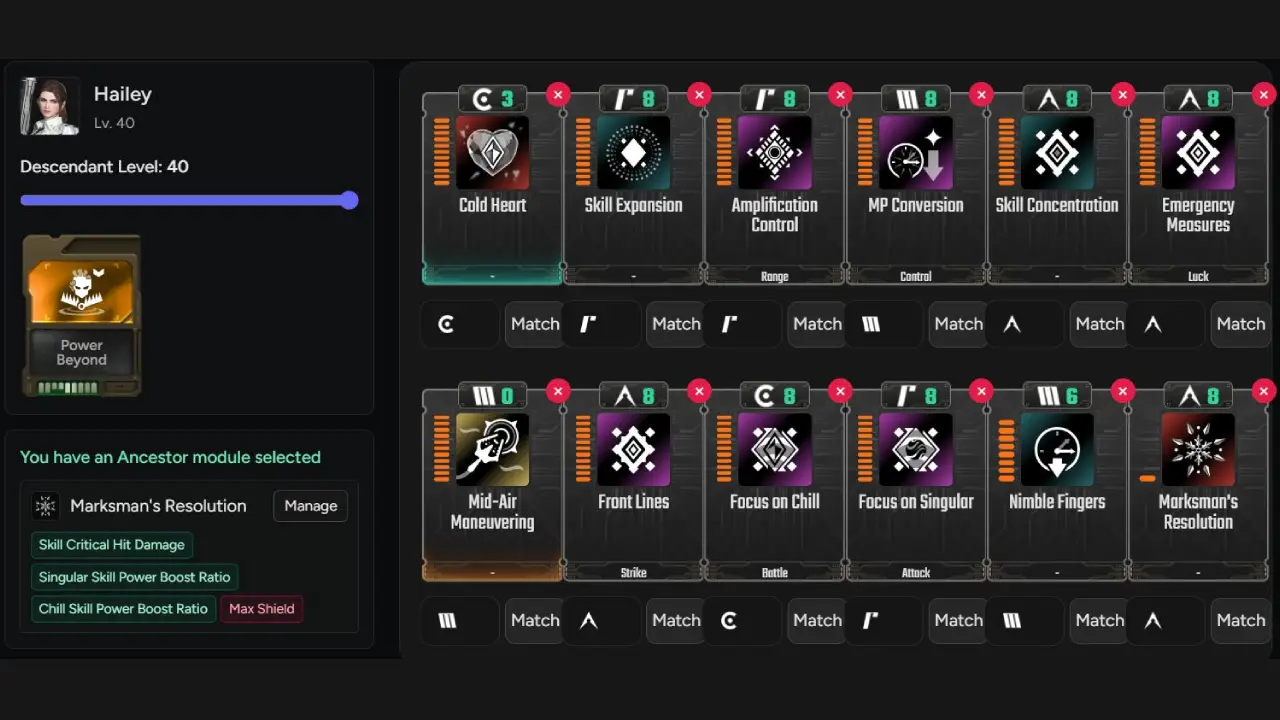Remove the Focus on Singular module

coord(981,391)
